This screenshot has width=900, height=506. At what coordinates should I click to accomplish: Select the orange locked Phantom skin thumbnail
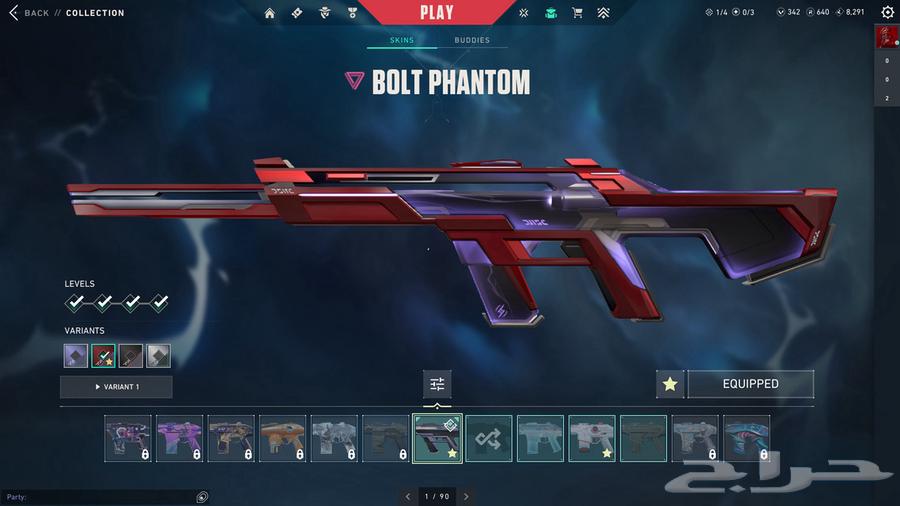pyautogui.click(x=283, y=438)
